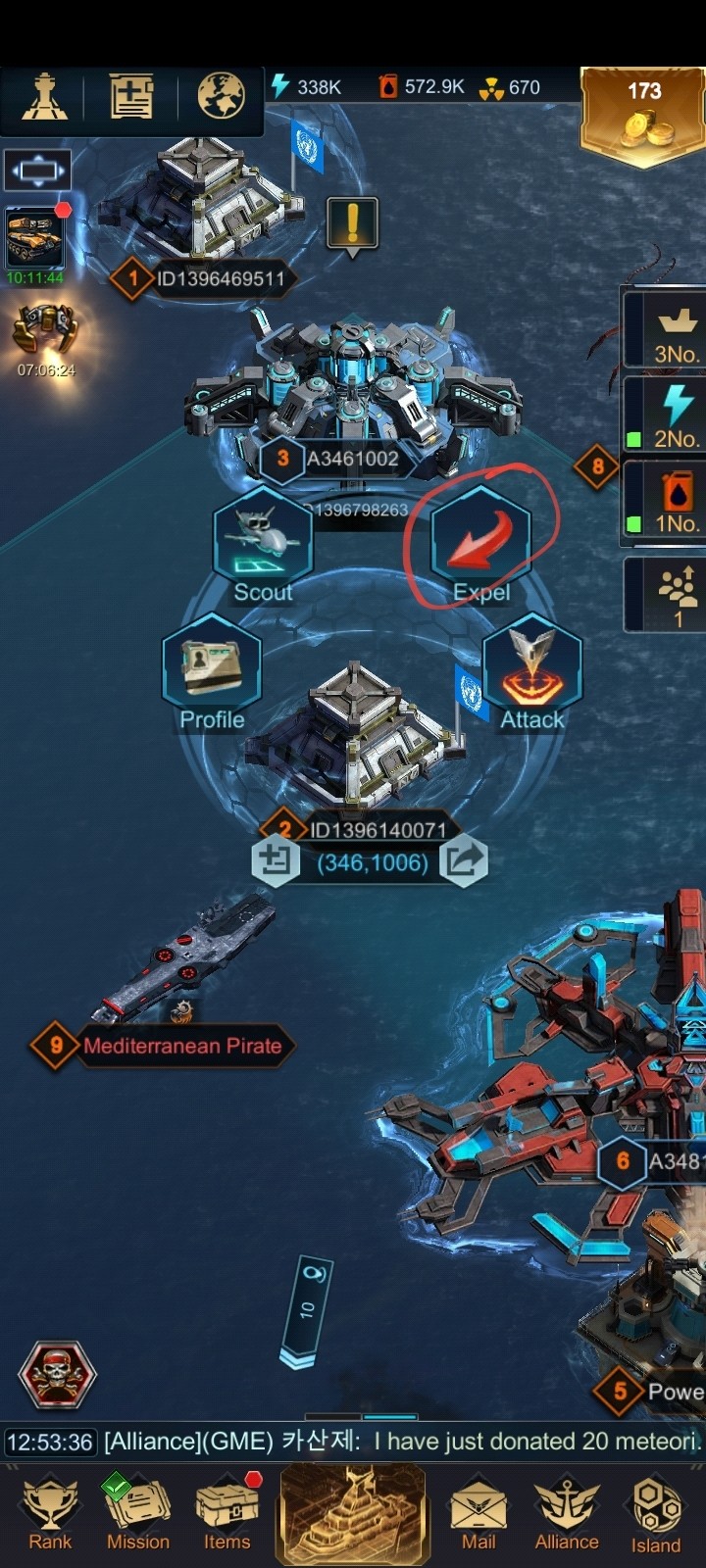The width and height of the screenshot is (706, 1568).
Task: Open the player Profile
Action: click(212, 669)
